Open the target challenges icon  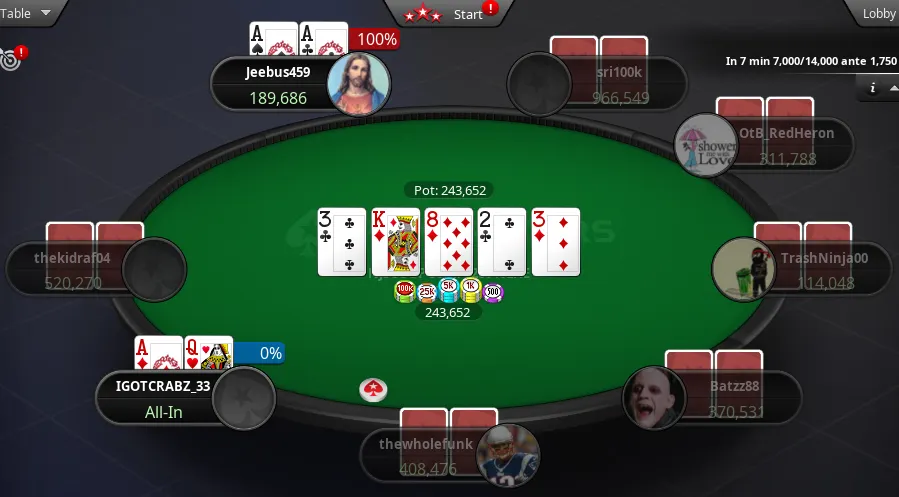click(x=12, y=59)
